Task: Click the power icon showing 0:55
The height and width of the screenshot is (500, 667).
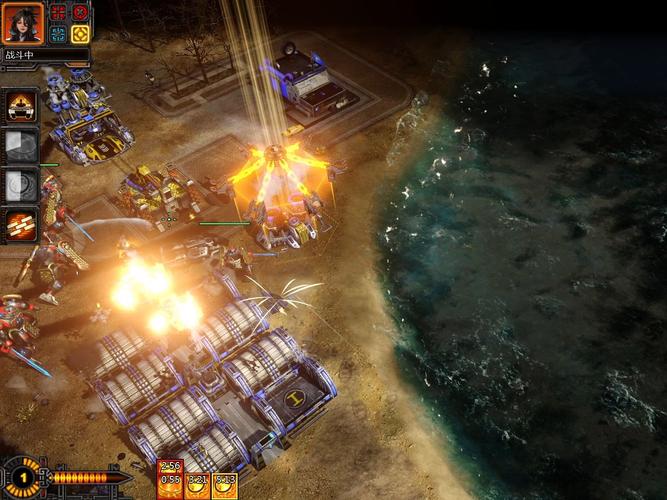Action: pyautogui.click(x=169, y=481)
